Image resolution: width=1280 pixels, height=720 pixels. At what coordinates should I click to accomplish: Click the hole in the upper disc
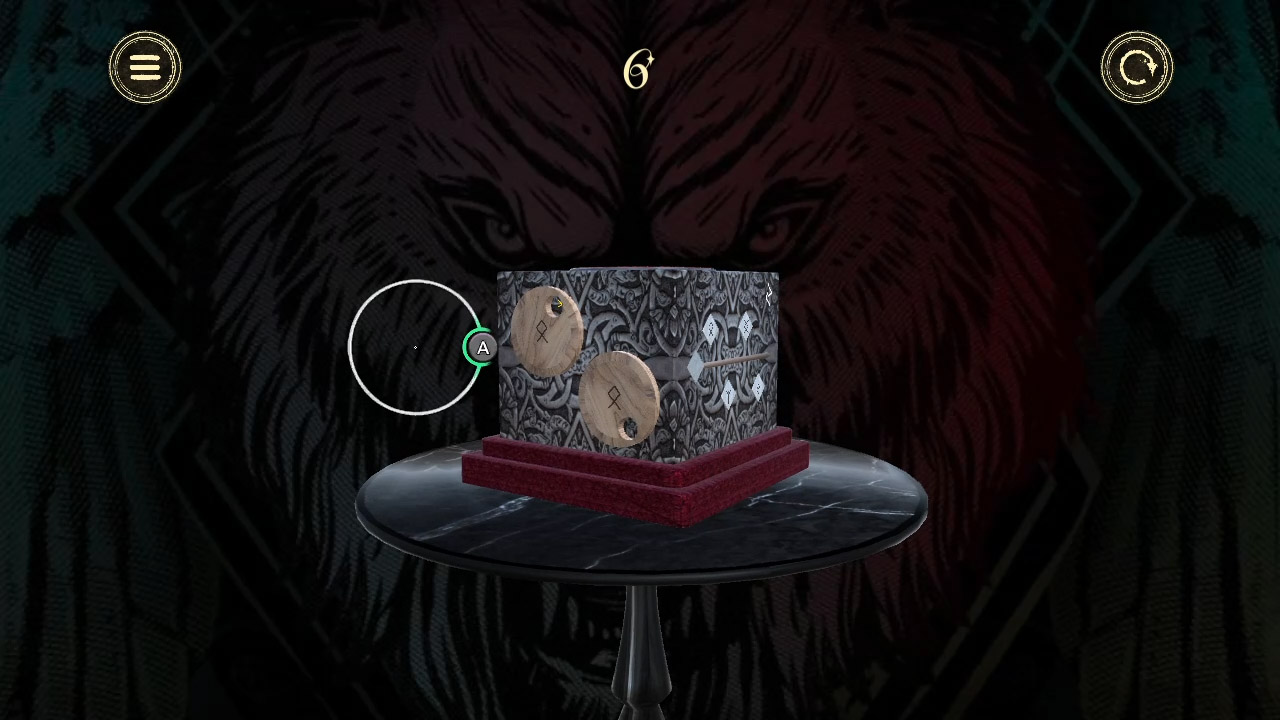(555, 305)
